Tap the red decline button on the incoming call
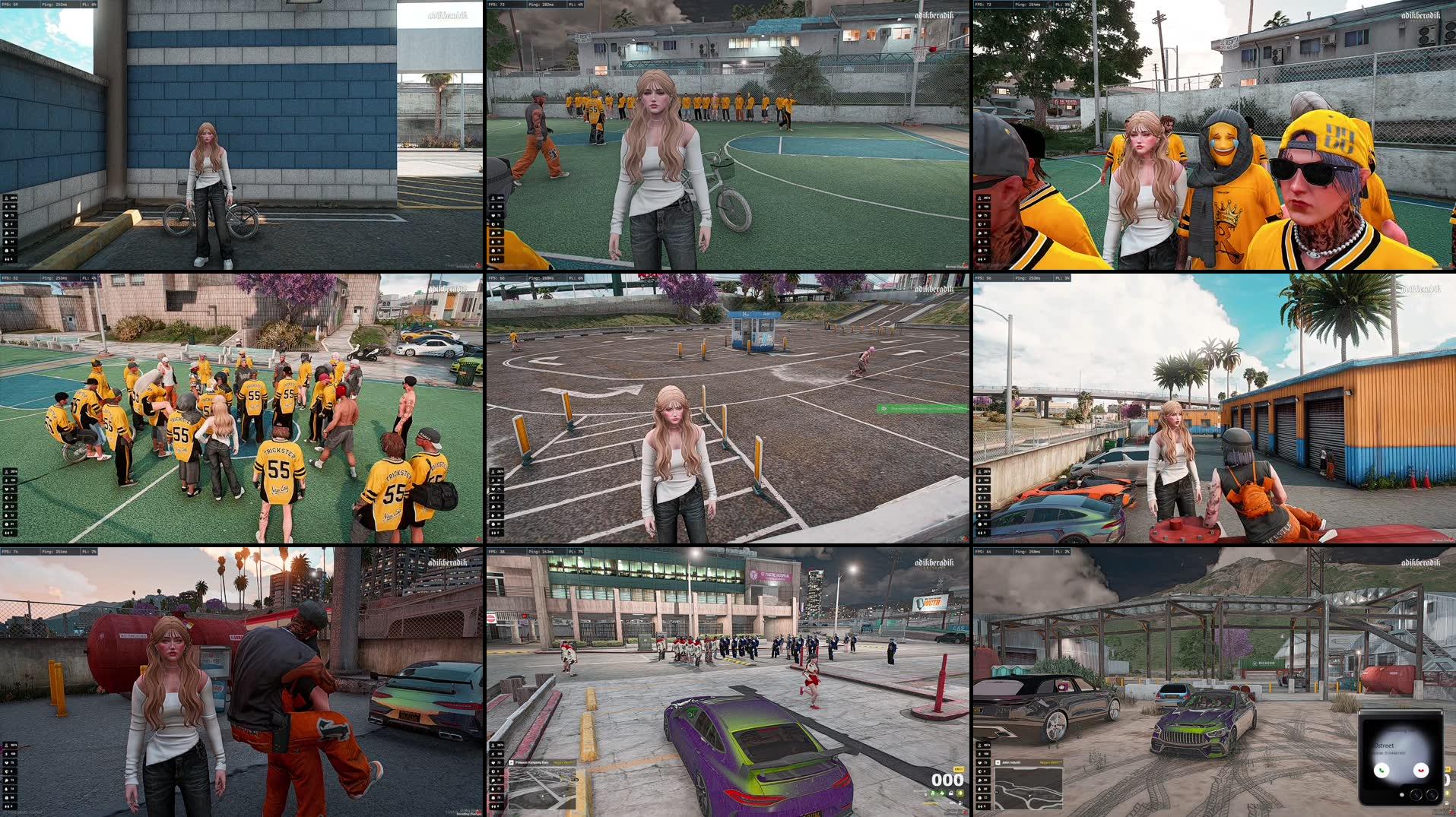This screenshot has height=817, width=1456. click(1420, 771)
